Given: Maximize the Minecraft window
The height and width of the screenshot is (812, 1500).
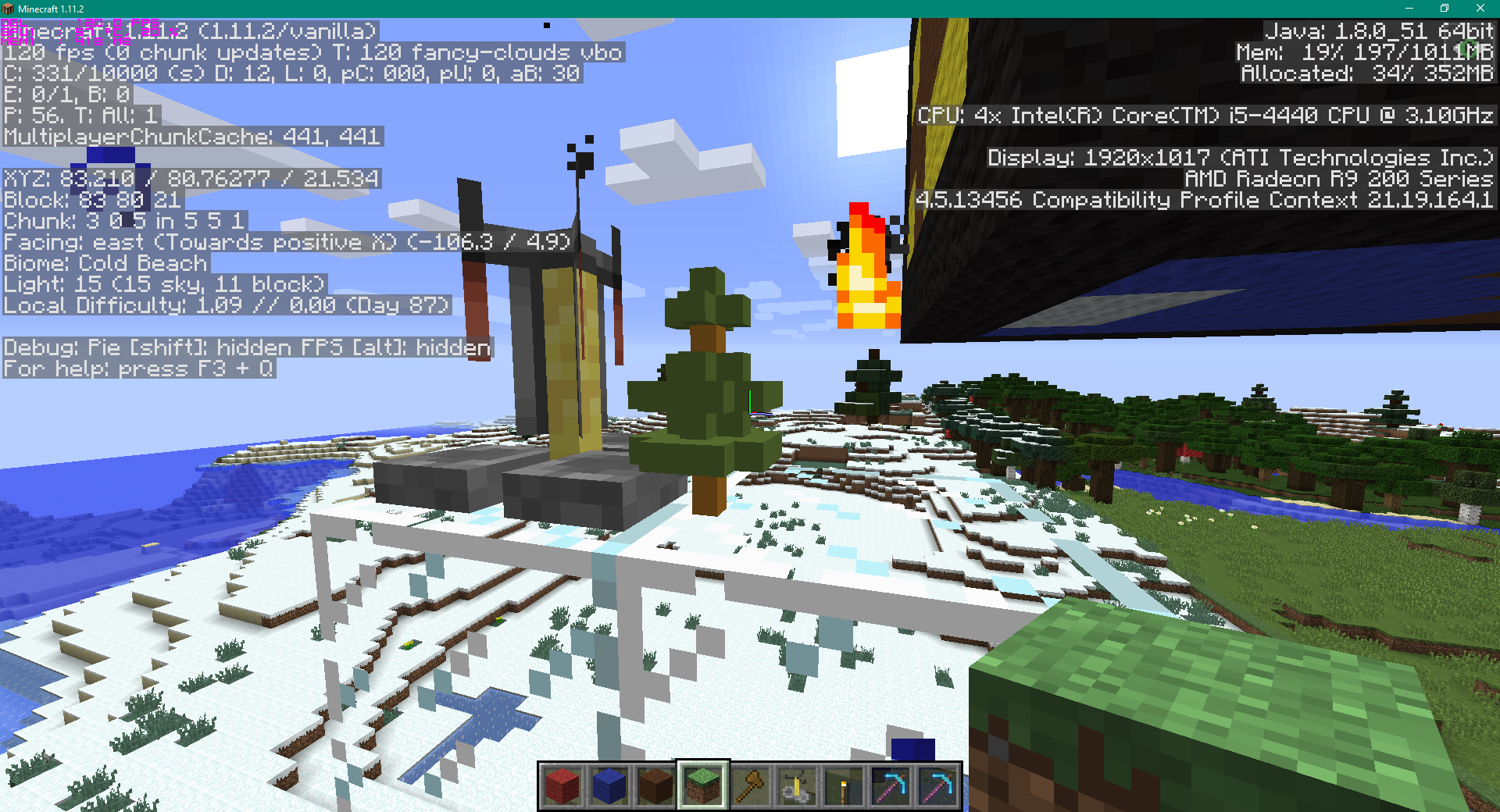Looking at the screenshot, I should [1444, 9].
